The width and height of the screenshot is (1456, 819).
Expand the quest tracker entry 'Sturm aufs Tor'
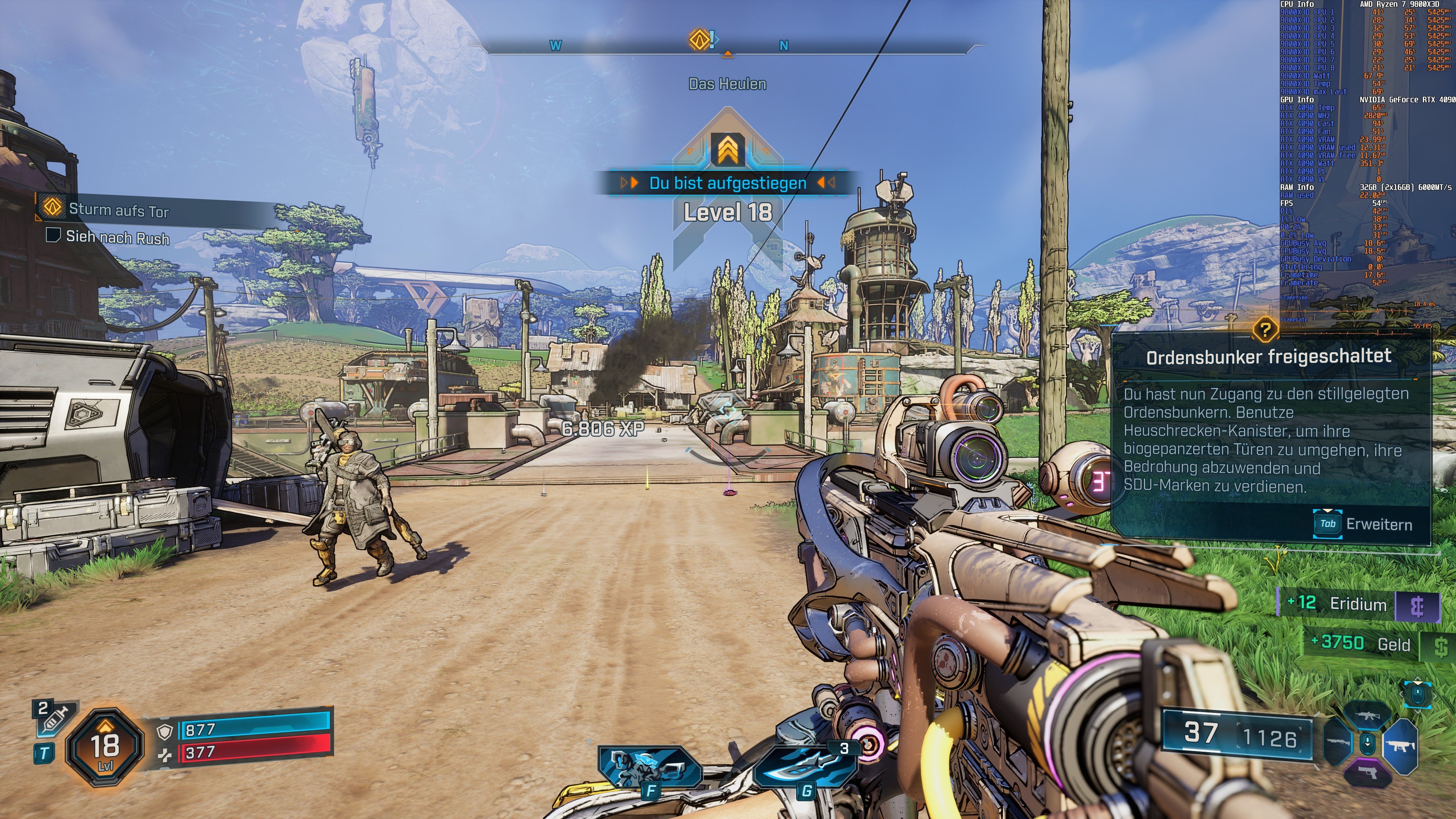[x=119, y=209]
